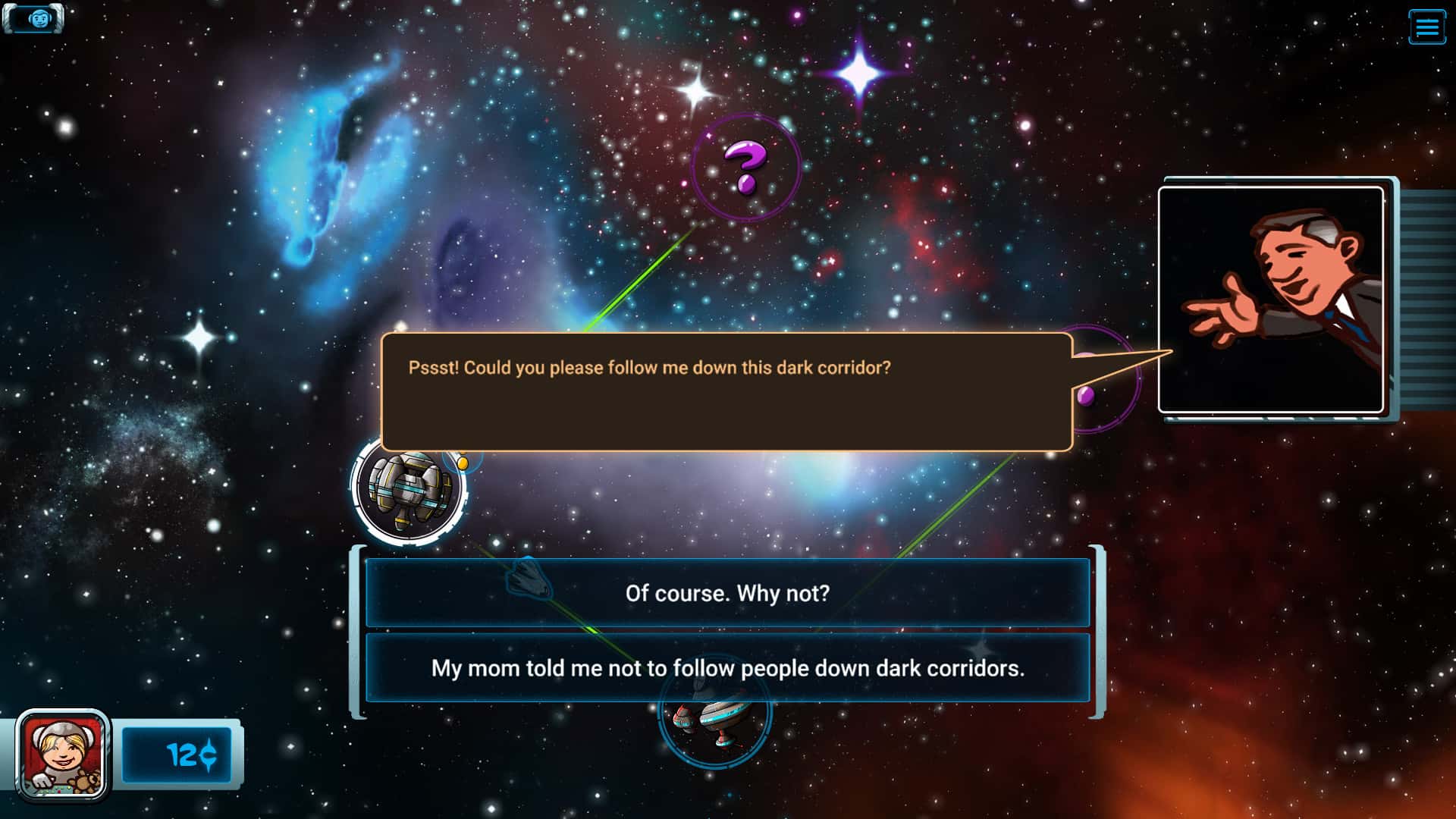Image resolution: width=1456 pixels, height=819 pixels.
Task: Click the blonde pilot portrait
Action: pyautogui.click(x=63, y=756)
